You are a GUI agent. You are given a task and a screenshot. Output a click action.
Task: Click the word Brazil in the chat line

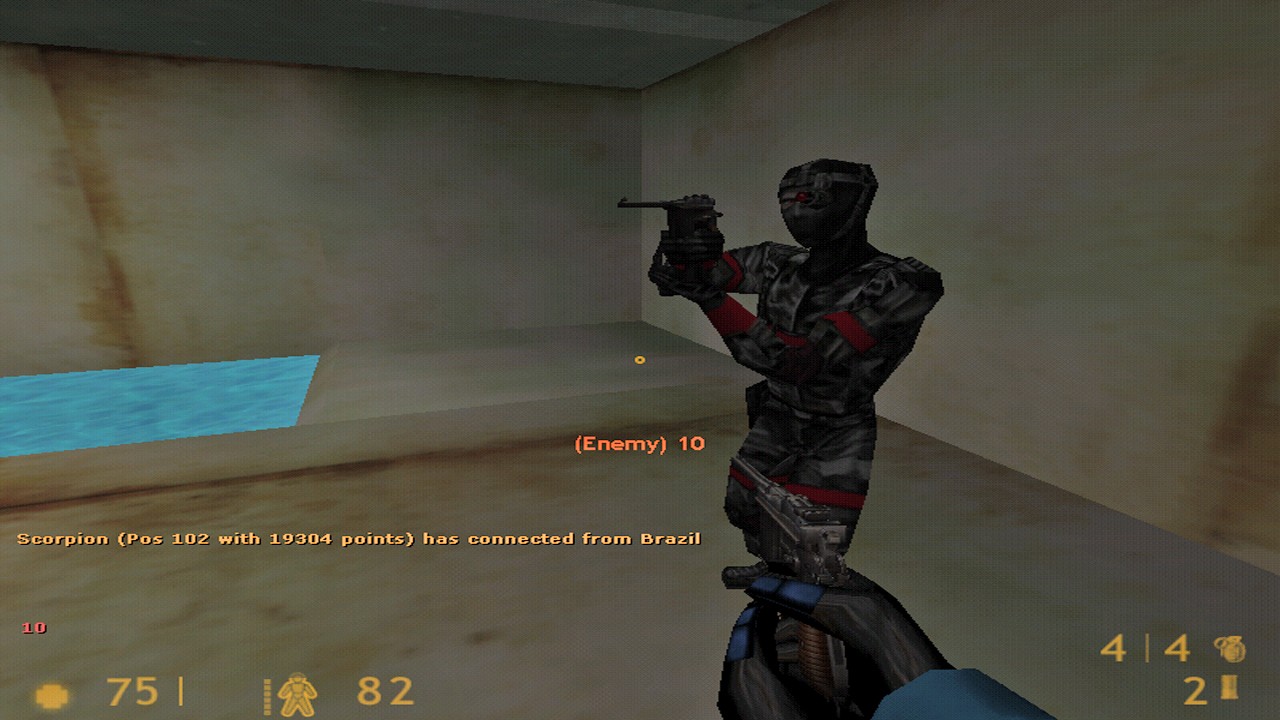[x=671, y=537]
